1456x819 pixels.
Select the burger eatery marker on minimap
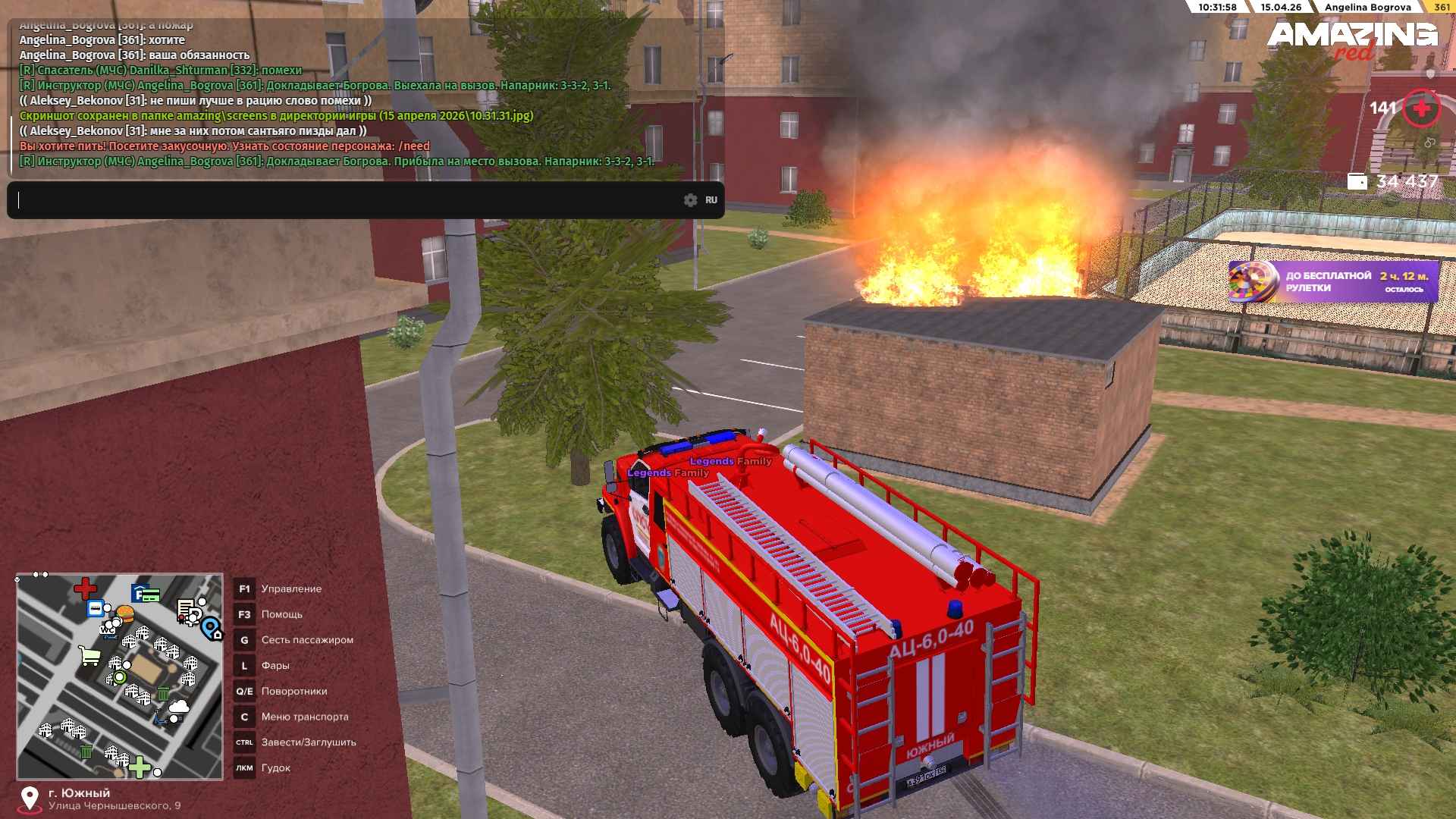125,613
